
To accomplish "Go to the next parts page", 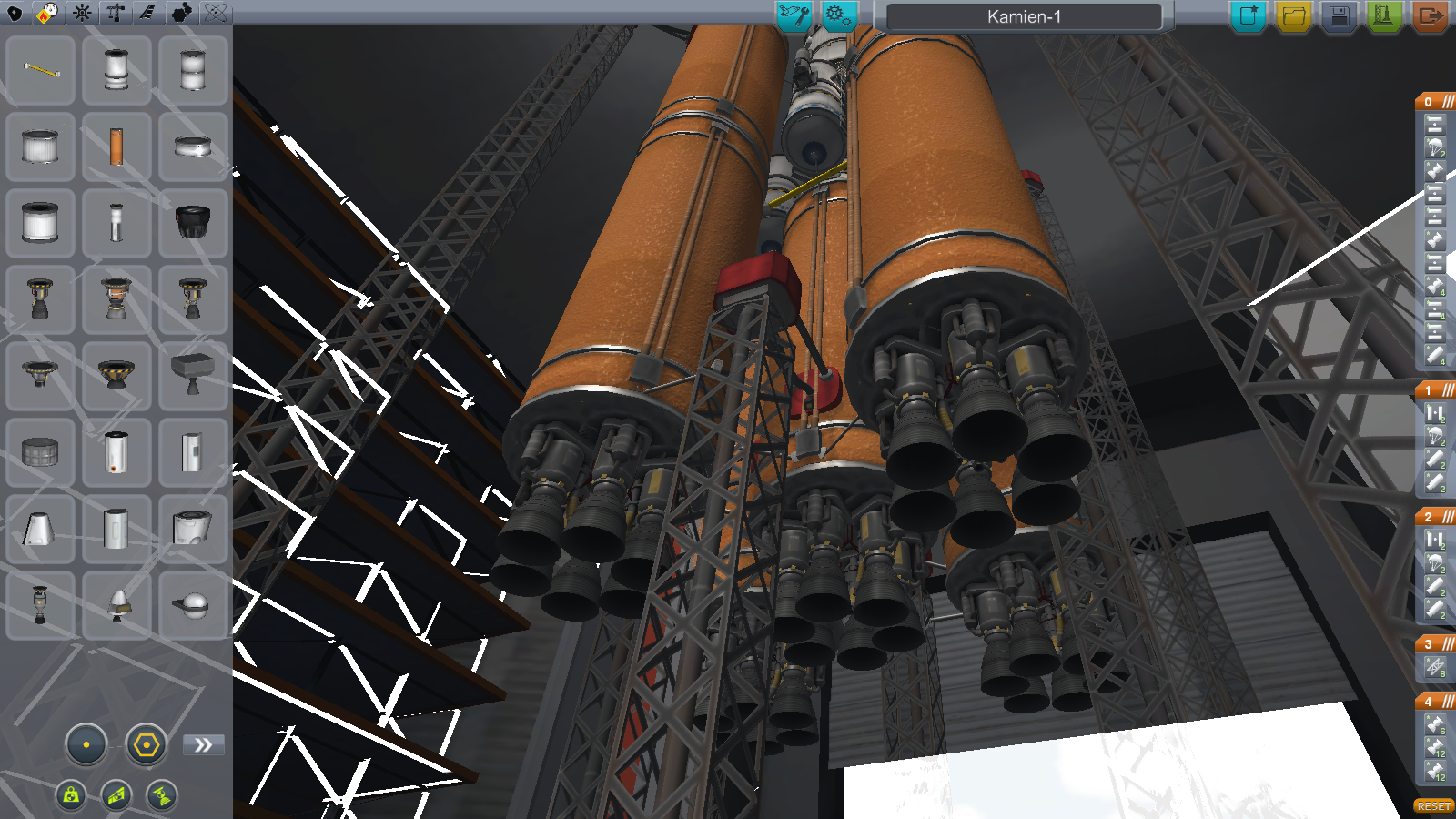I will [x=203, y=745].
